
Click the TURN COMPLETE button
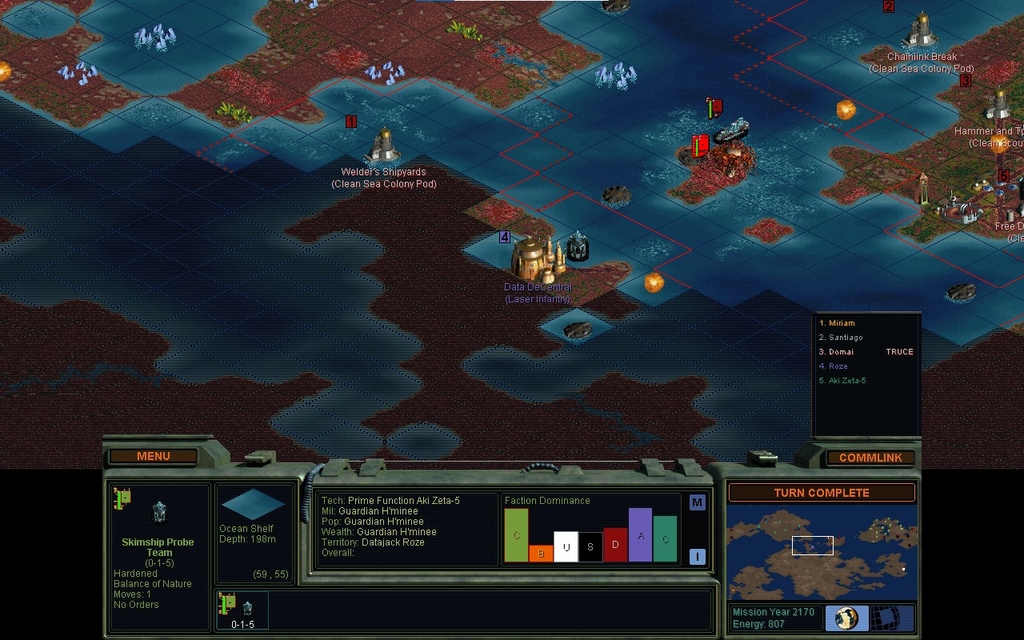click(x=821, y=493)
